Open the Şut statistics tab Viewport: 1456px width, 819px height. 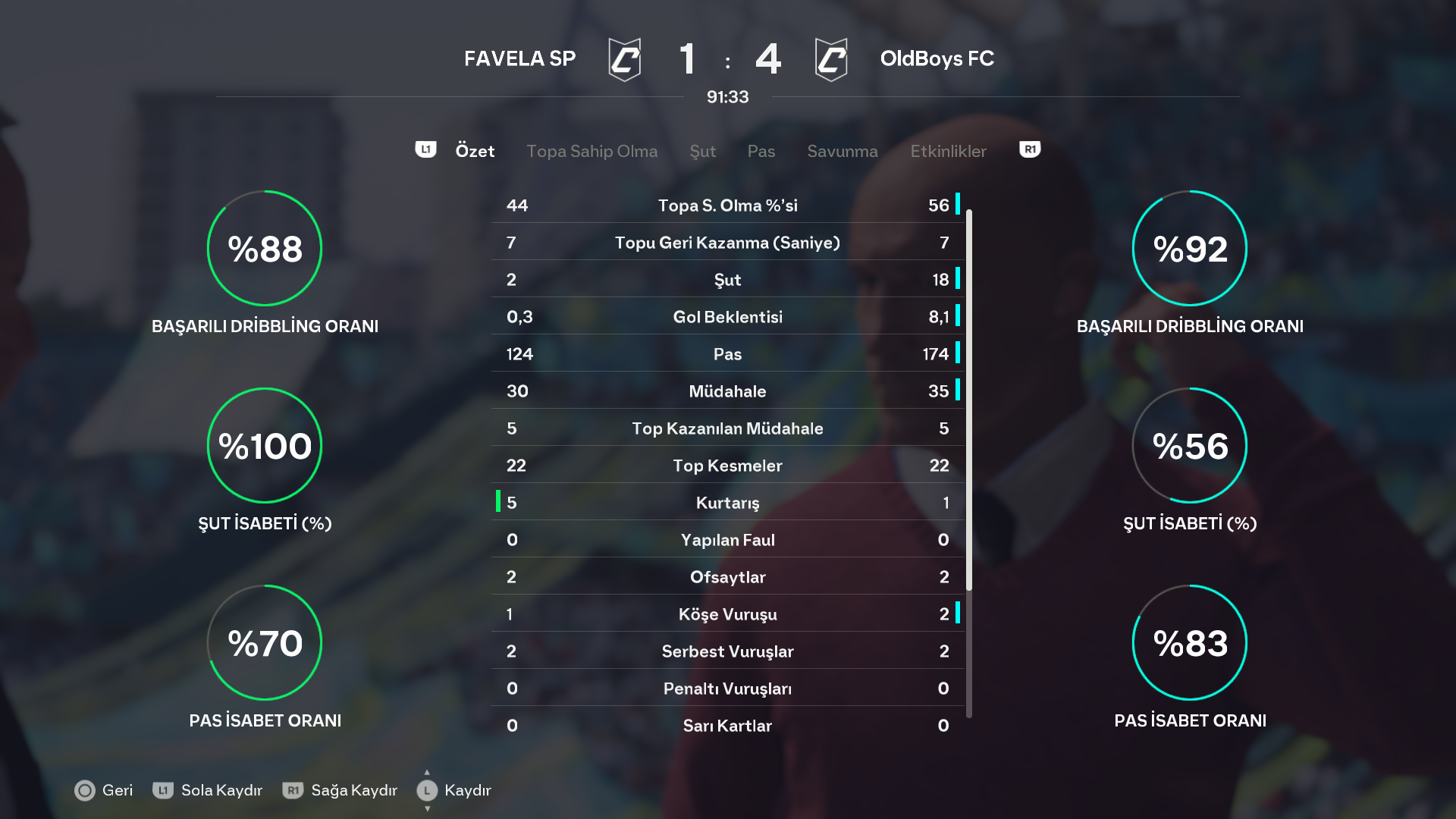click(702, 151)
